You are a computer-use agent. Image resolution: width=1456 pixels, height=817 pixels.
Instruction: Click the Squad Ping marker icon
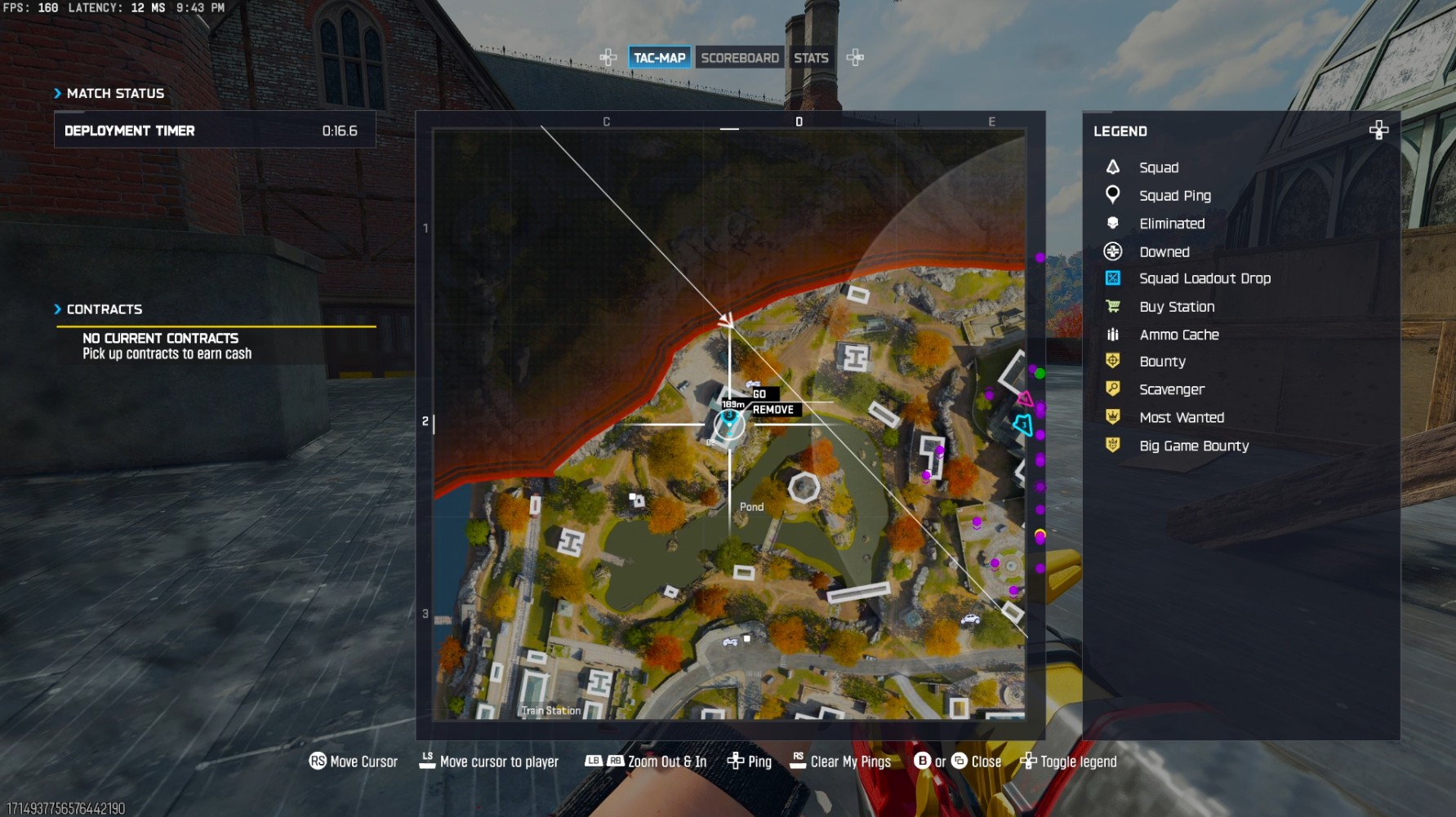tap(1114, 195)
